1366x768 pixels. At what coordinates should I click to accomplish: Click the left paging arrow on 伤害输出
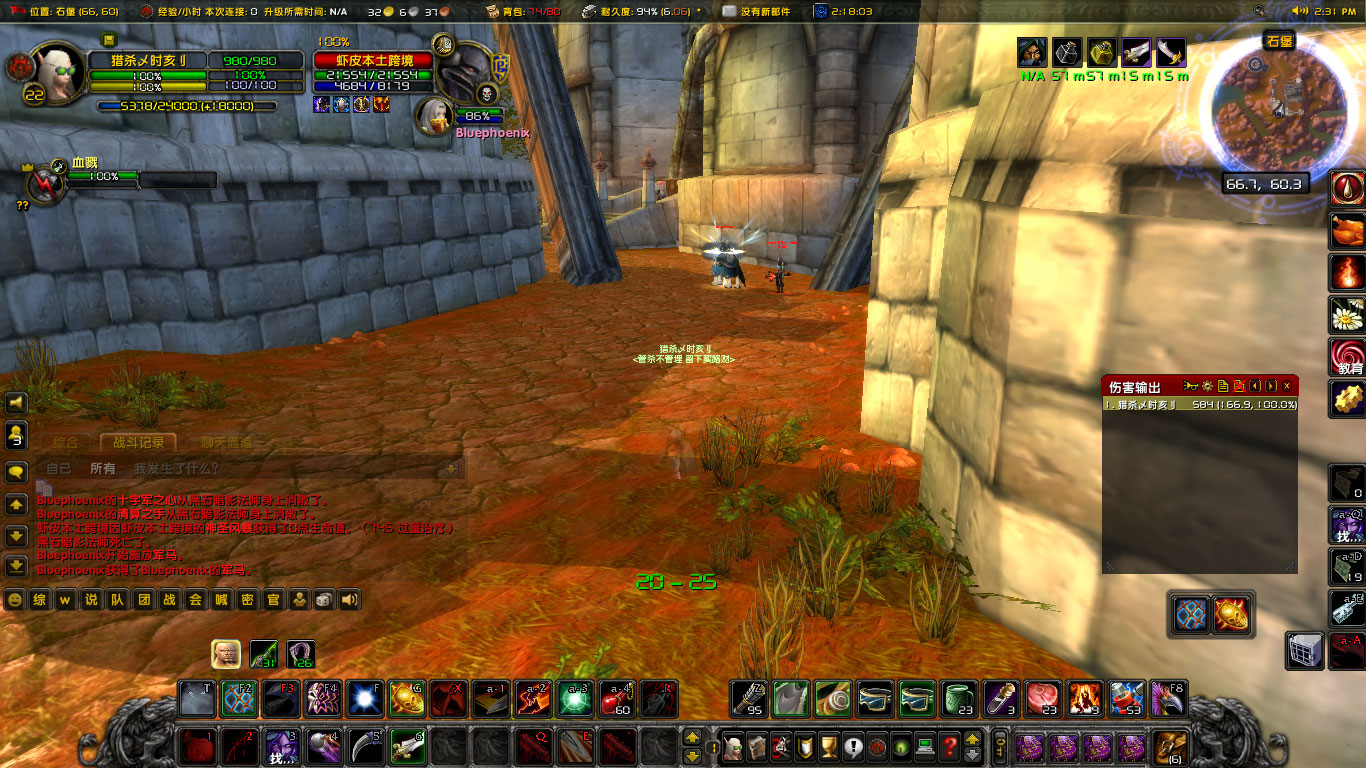[x=1255, y=387]
